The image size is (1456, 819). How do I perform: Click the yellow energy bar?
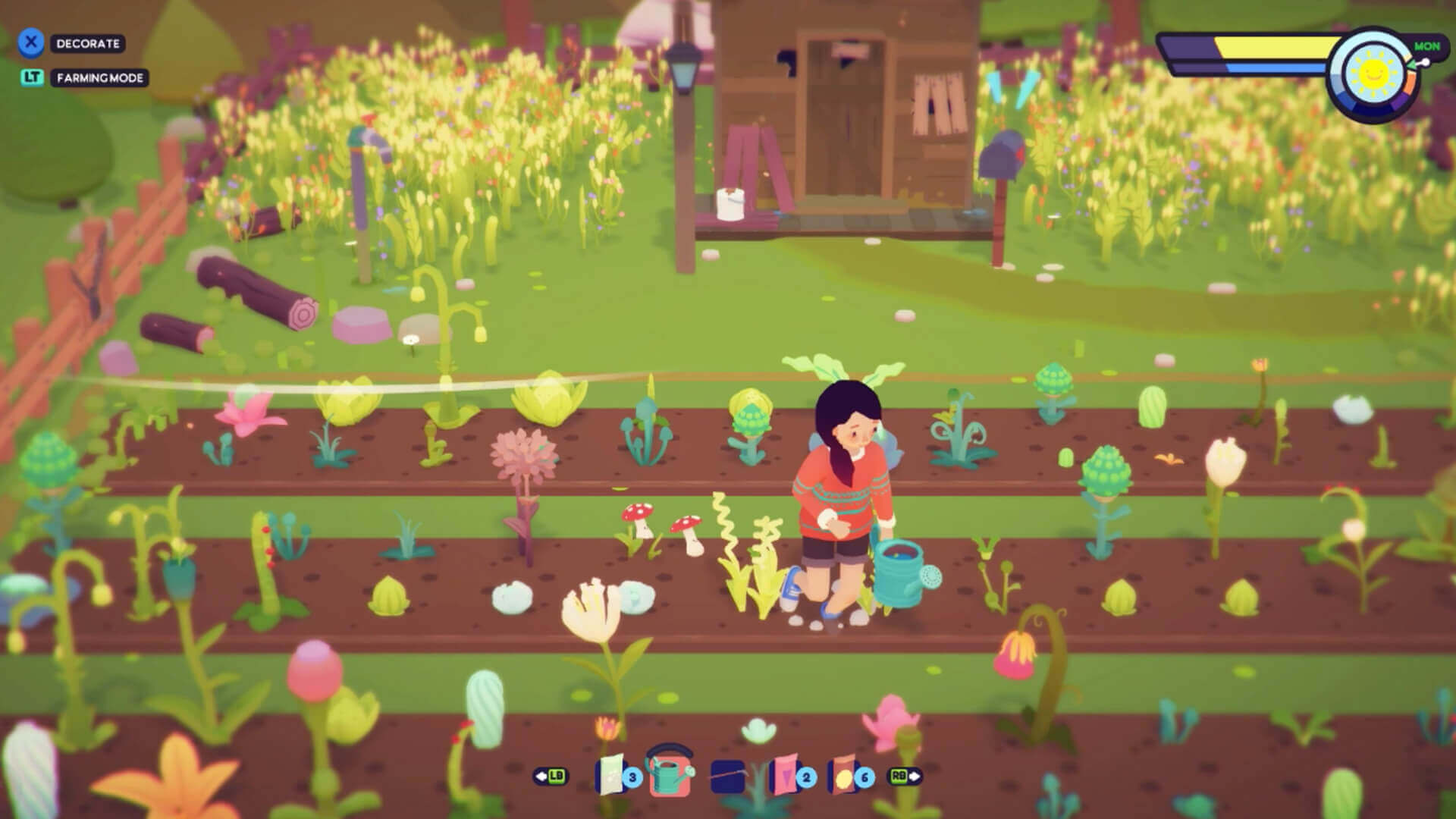coord(1274,47)
